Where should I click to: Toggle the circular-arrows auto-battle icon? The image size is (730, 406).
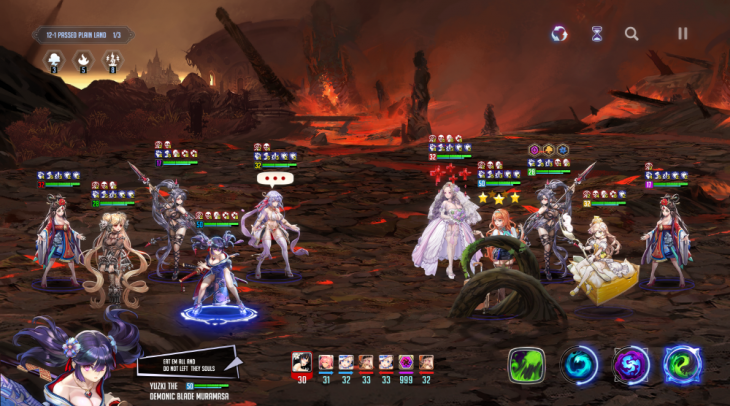click(560, 33)
